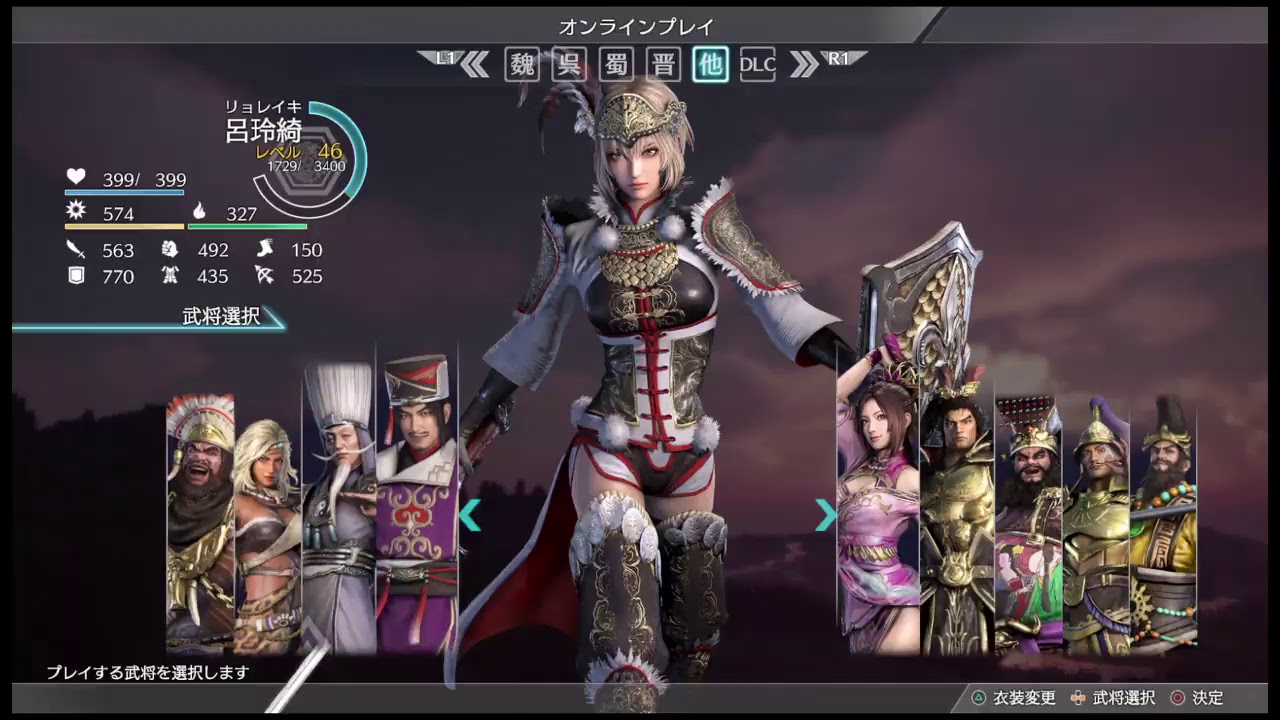Select the 呉 (Wu) faction tab

[x=569, y=64]
